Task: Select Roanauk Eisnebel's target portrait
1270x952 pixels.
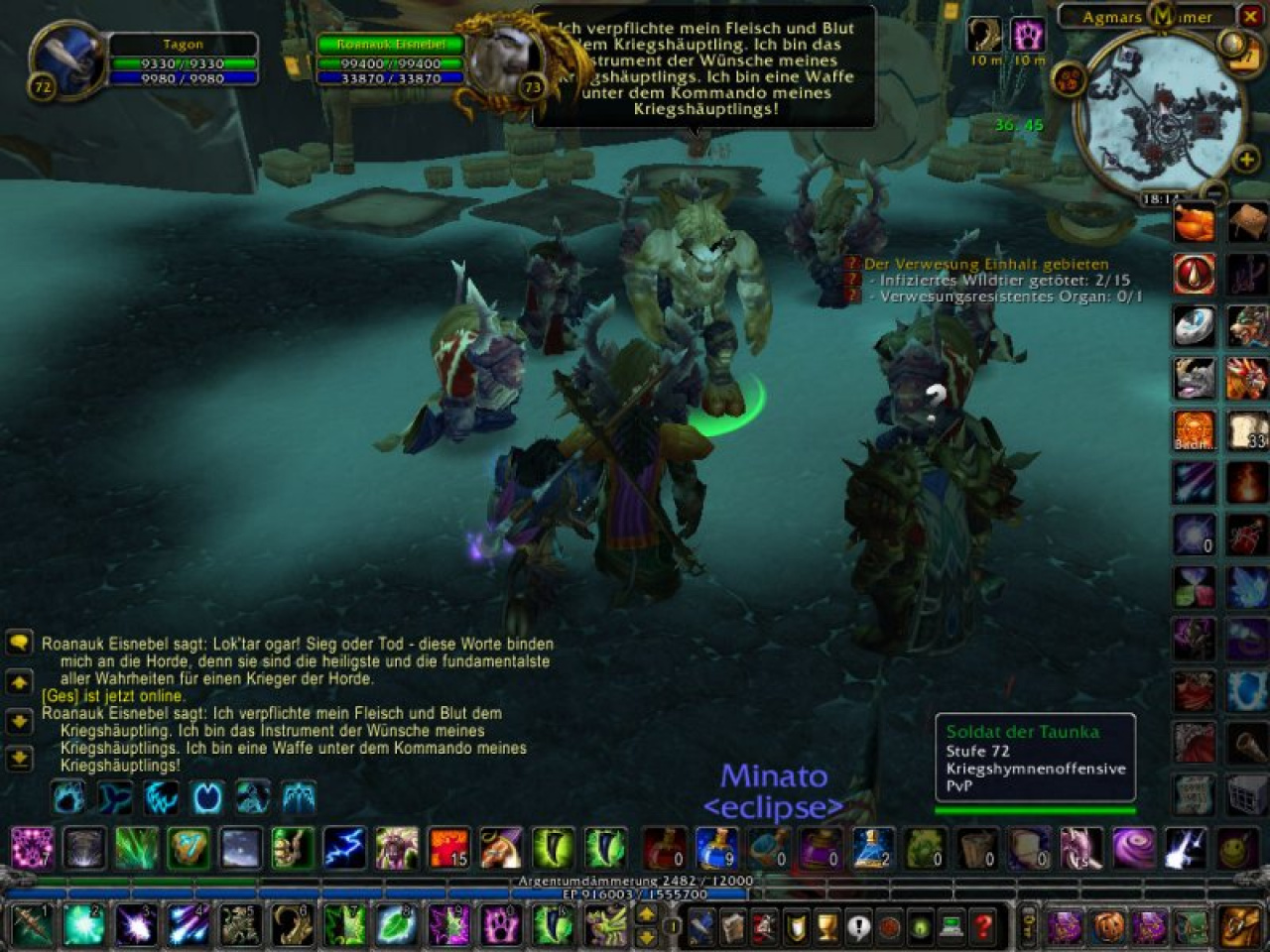Action: tap(503, 60)
